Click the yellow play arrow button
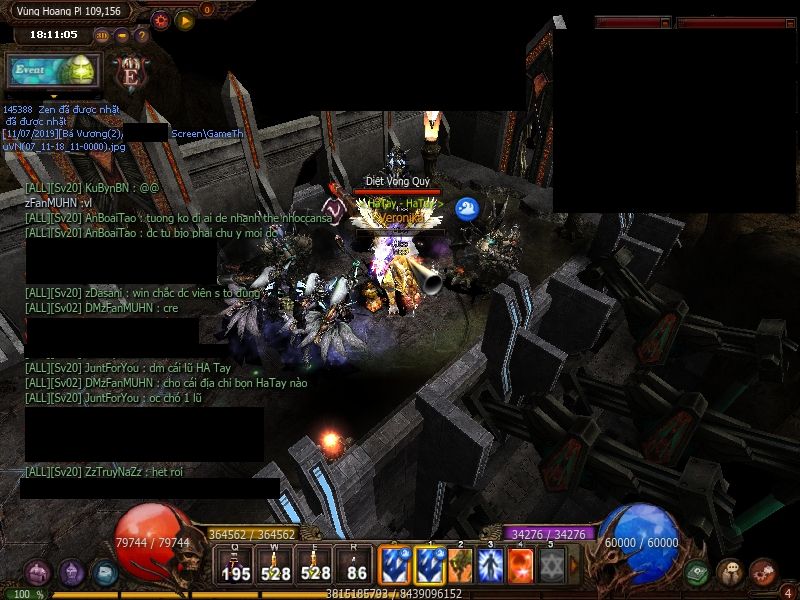This screenshot has height=600, width=800. pos(185,19)
